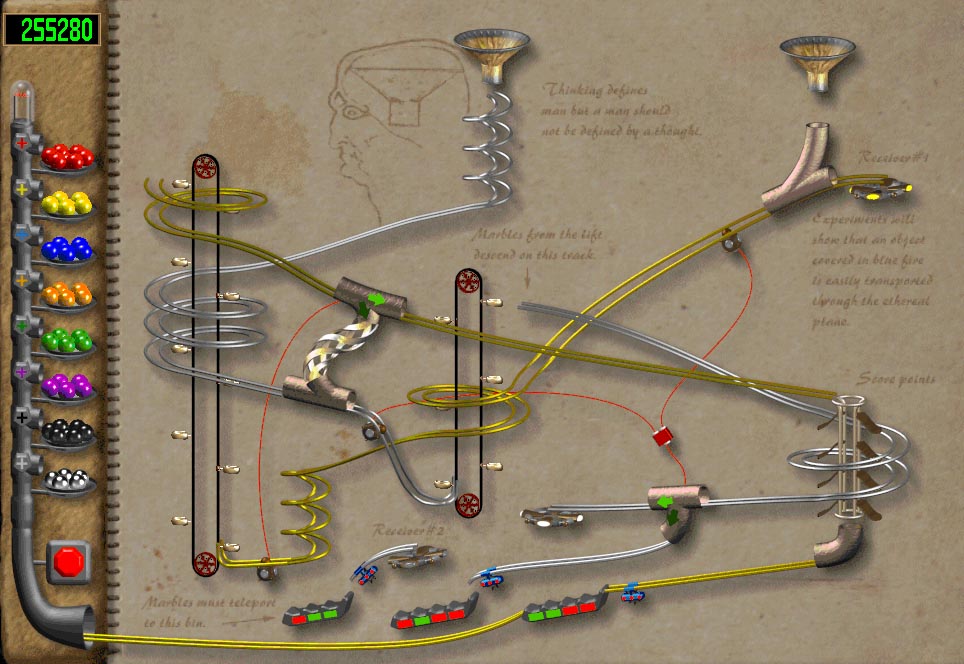Take a green marble from the bin
Viewport: 964px width, 664px height.
tap(68, 341)
